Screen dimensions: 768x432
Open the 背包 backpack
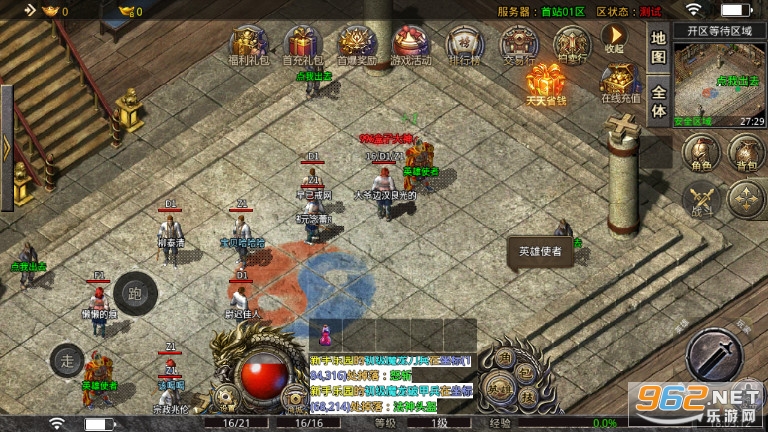pos(743,154)
